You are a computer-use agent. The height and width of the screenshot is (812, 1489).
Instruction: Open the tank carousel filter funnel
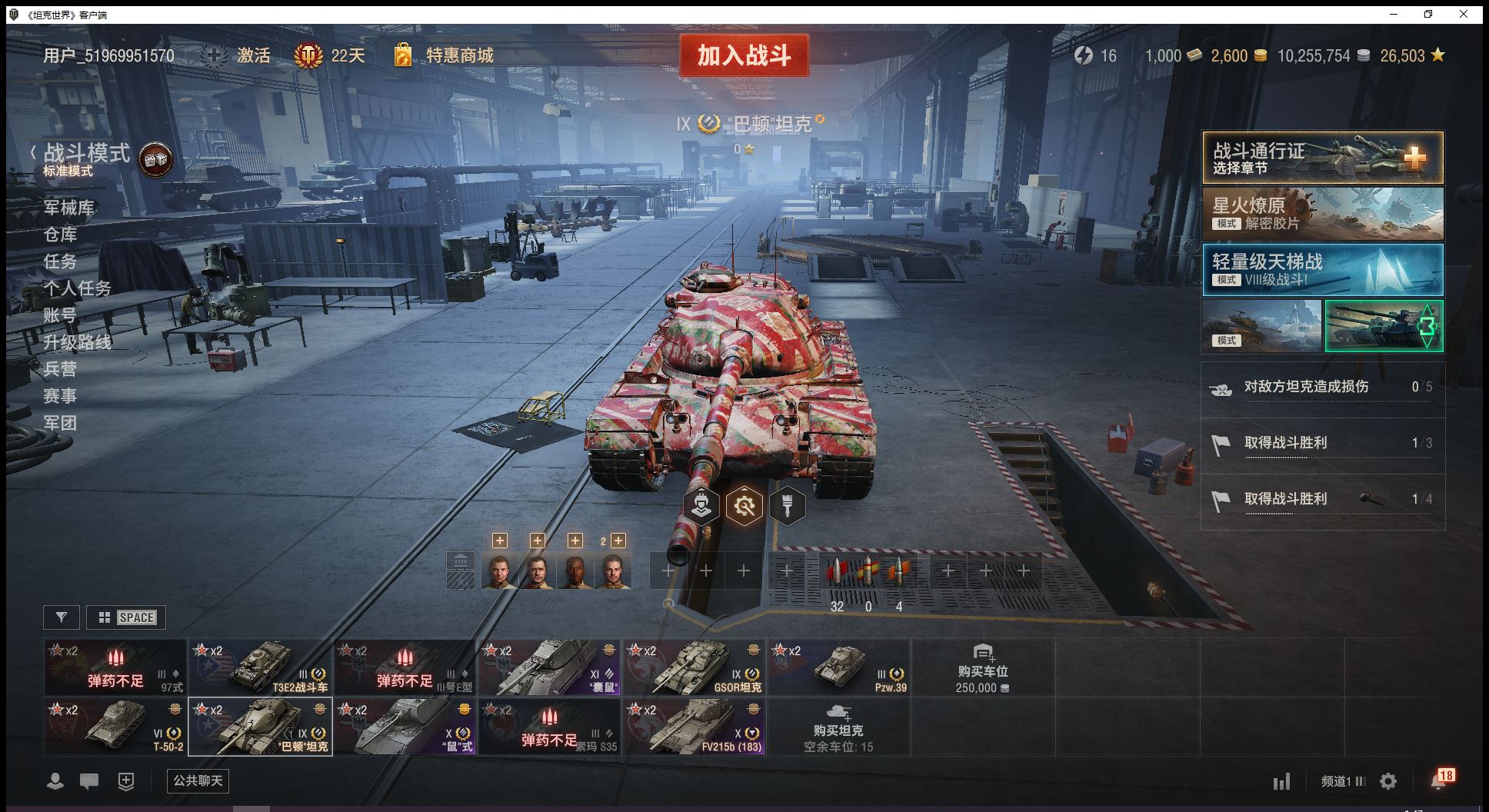[62, 617]
